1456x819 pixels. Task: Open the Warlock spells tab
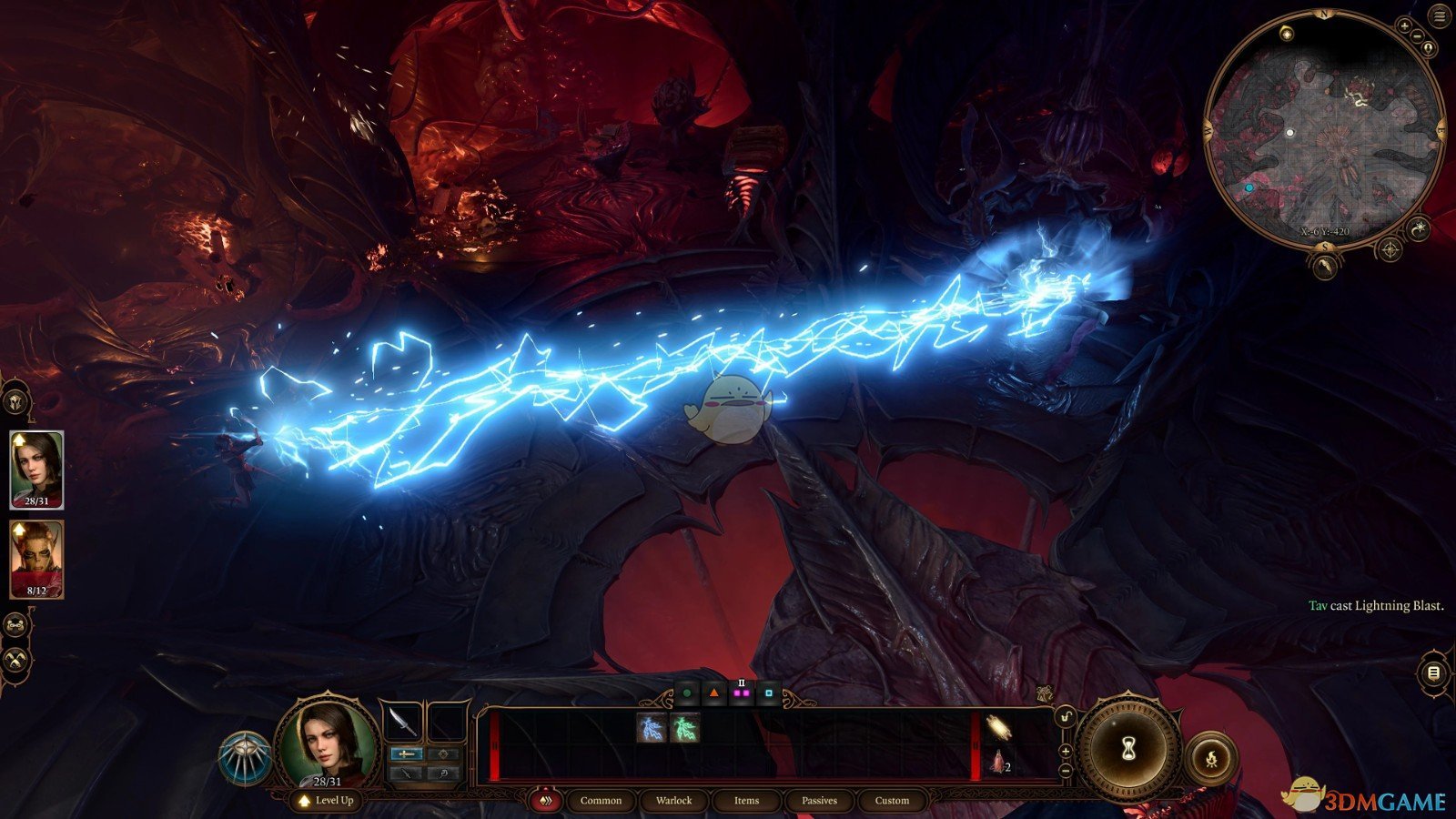pyautogui.click(x=673, y=801)
